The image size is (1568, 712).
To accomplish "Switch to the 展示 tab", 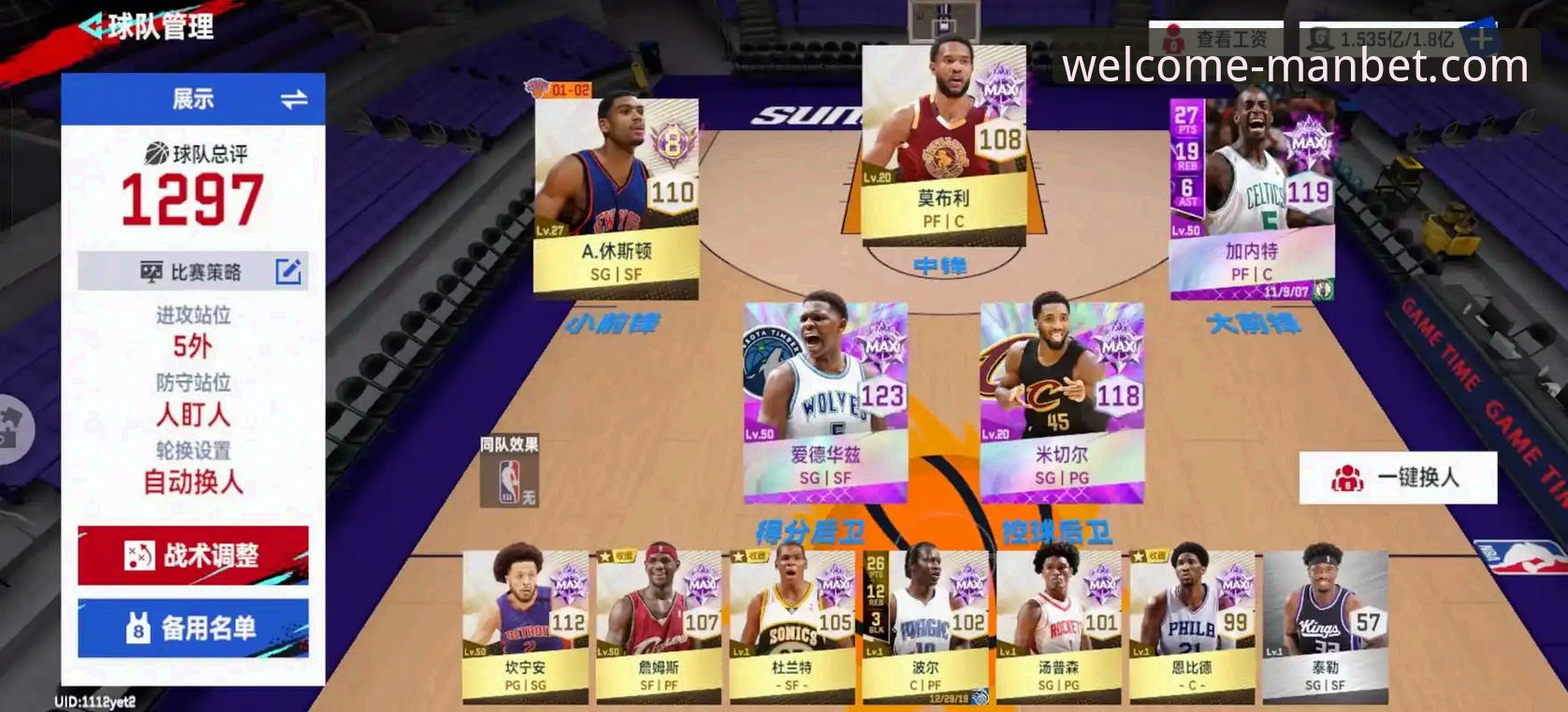I will 192,97.
